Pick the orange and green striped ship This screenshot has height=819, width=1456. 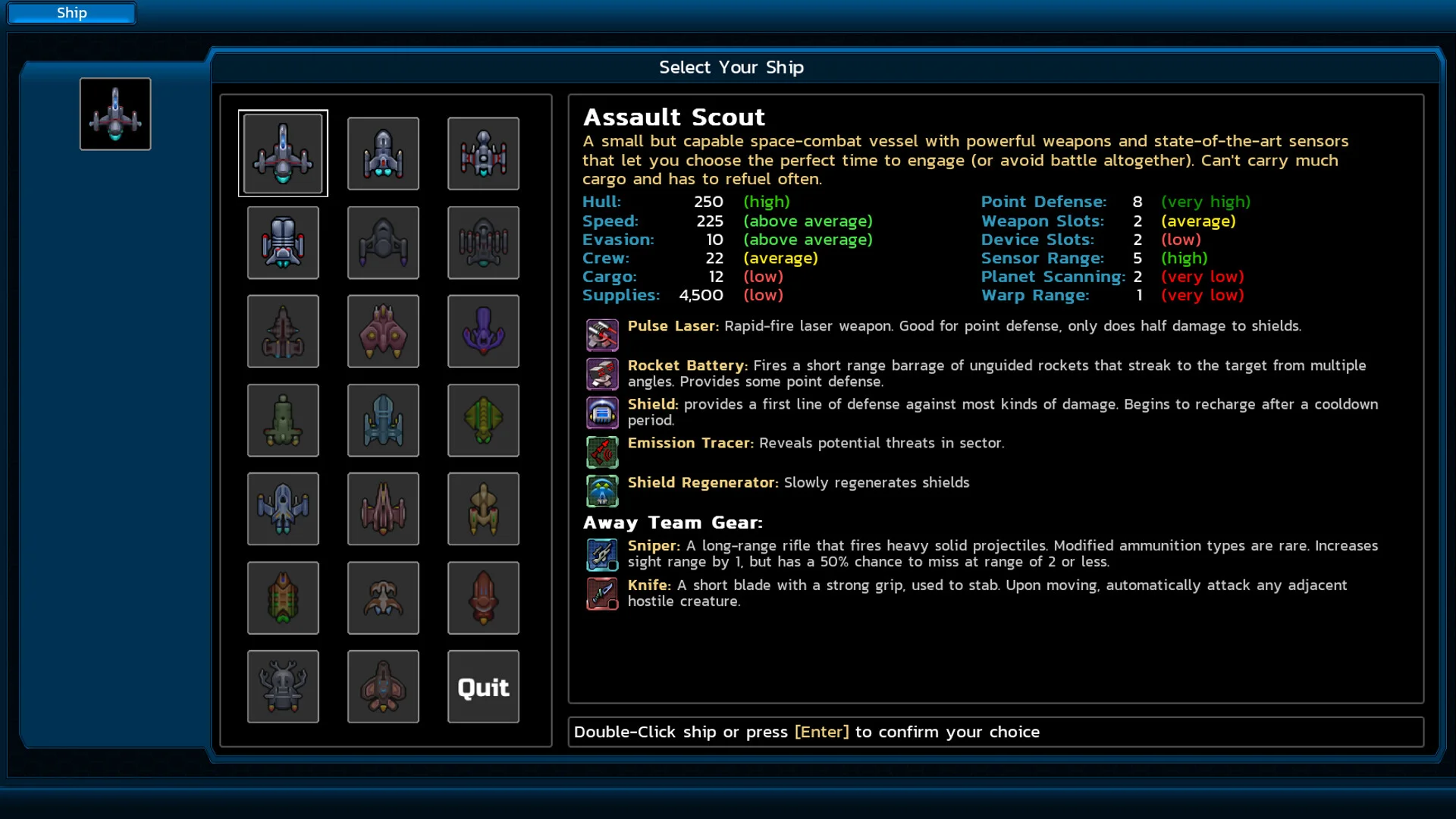[283, 598]
